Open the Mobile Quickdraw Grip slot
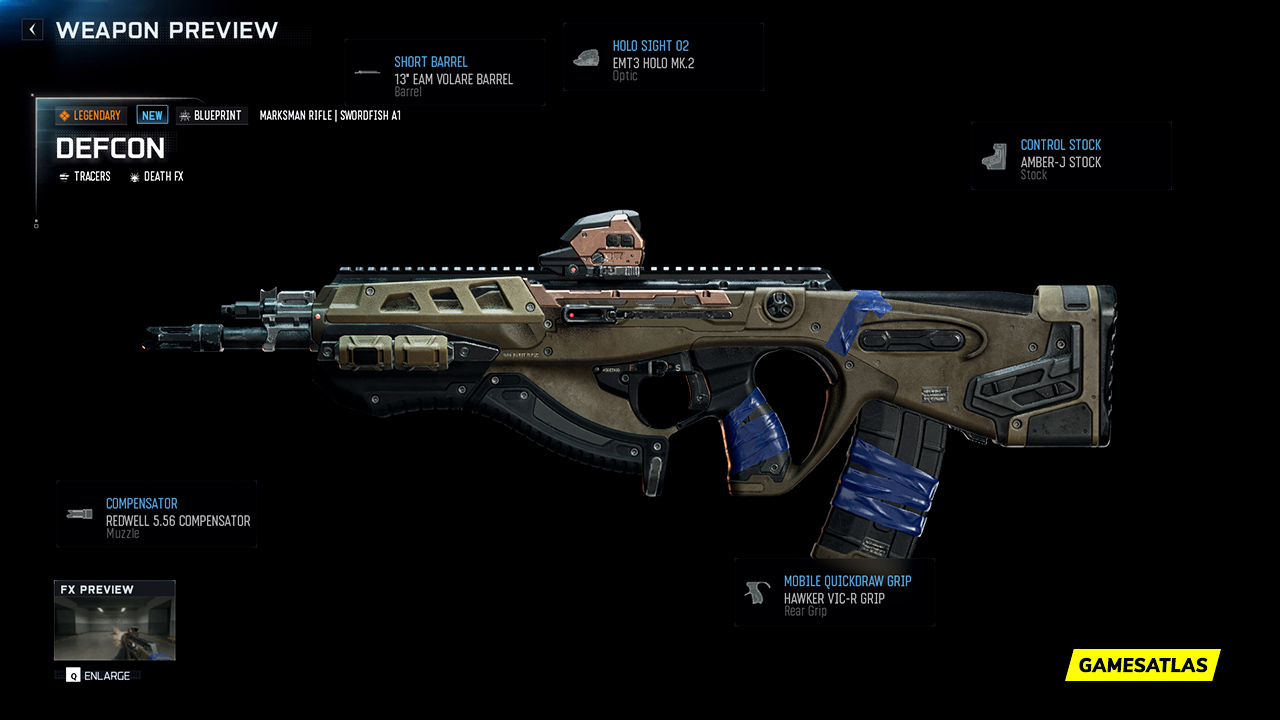The width and height of the screenshot is (1280, 720). pos(835,593)
